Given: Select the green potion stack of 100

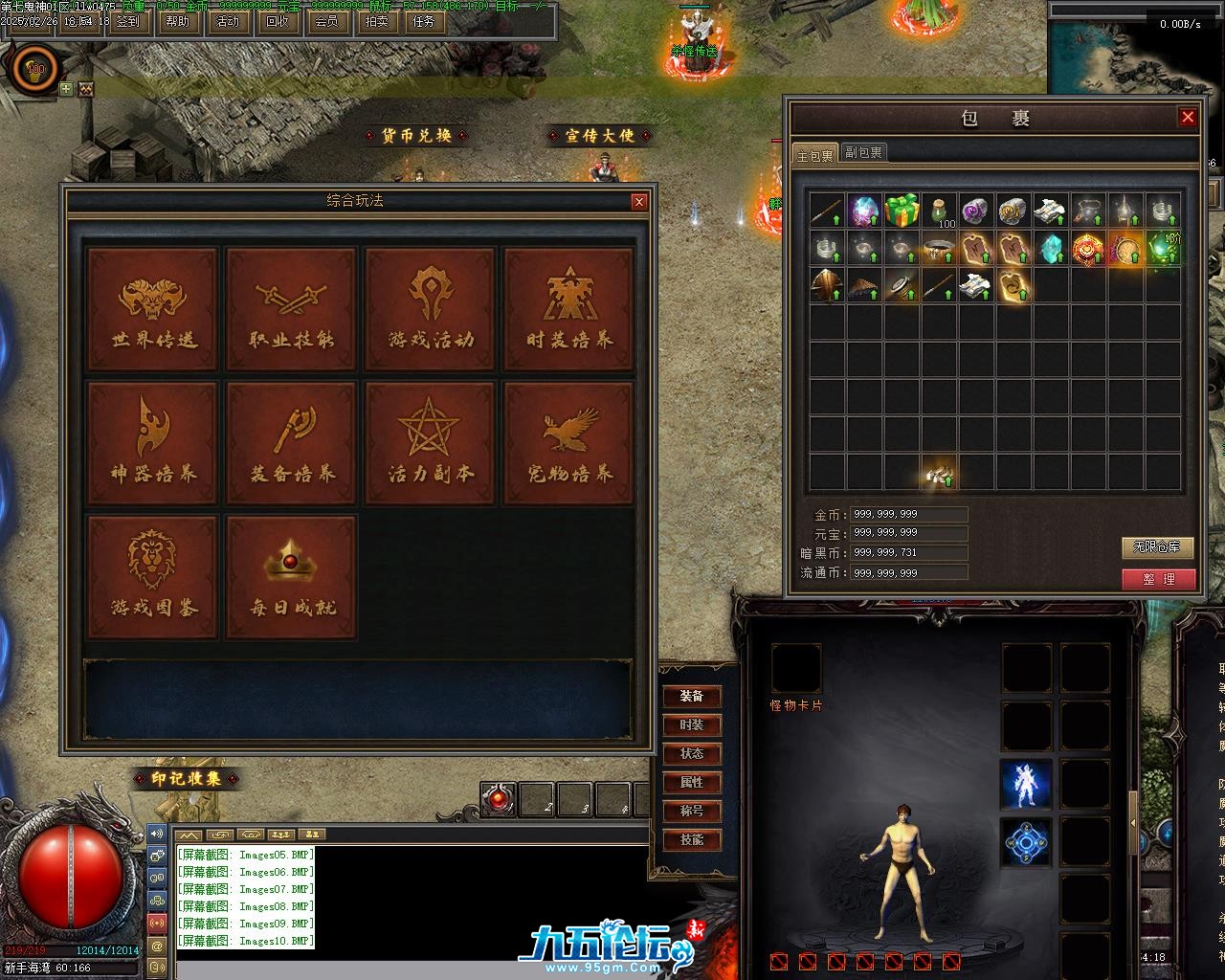Looking at the screenshot, I should [940, 211].
